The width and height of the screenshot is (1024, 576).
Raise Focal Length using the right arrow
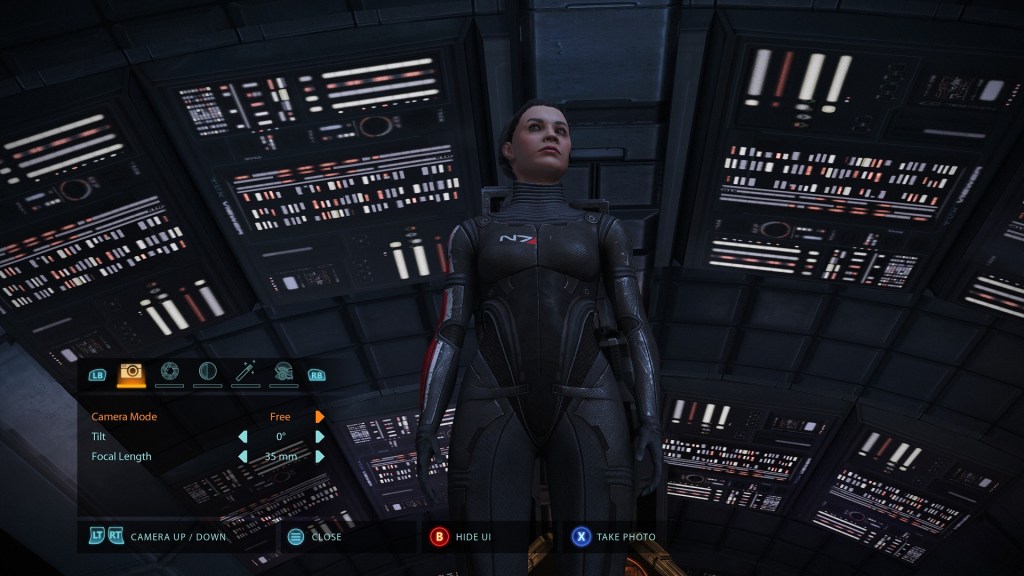click(320, 456)
